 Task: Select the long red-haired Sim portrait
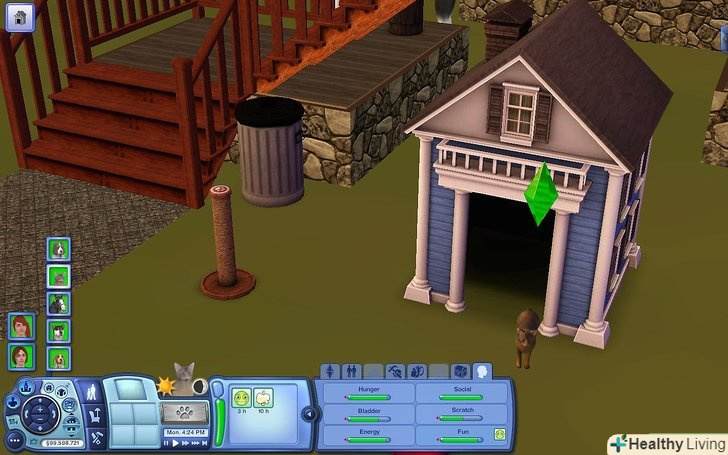pyautogui.click(x=21, y=327)
